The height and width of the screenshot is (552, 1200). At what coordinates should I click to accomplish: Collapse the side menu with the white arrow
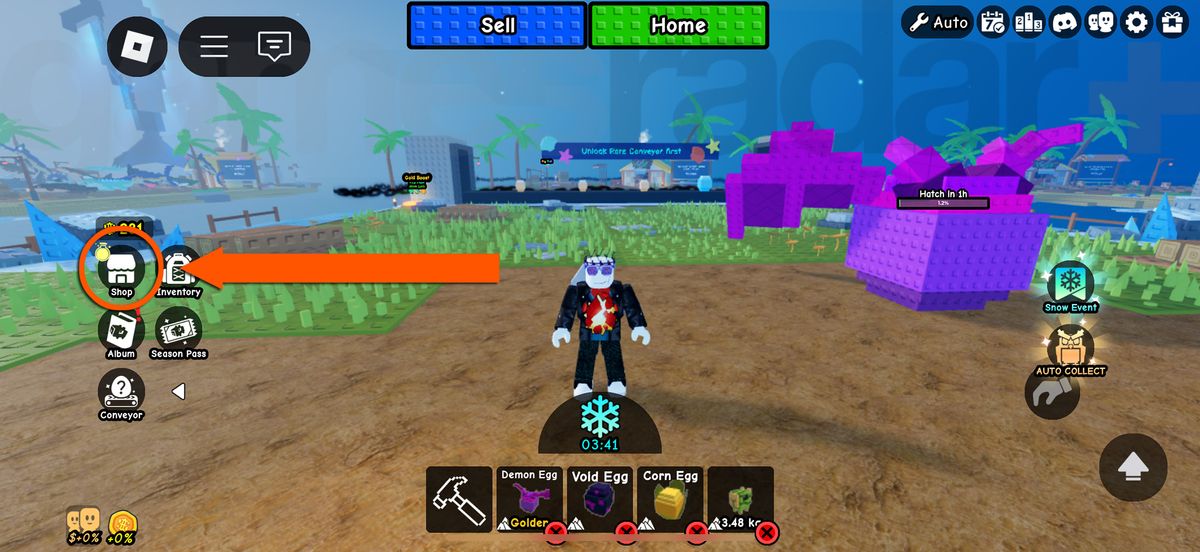tap(178, 392)
